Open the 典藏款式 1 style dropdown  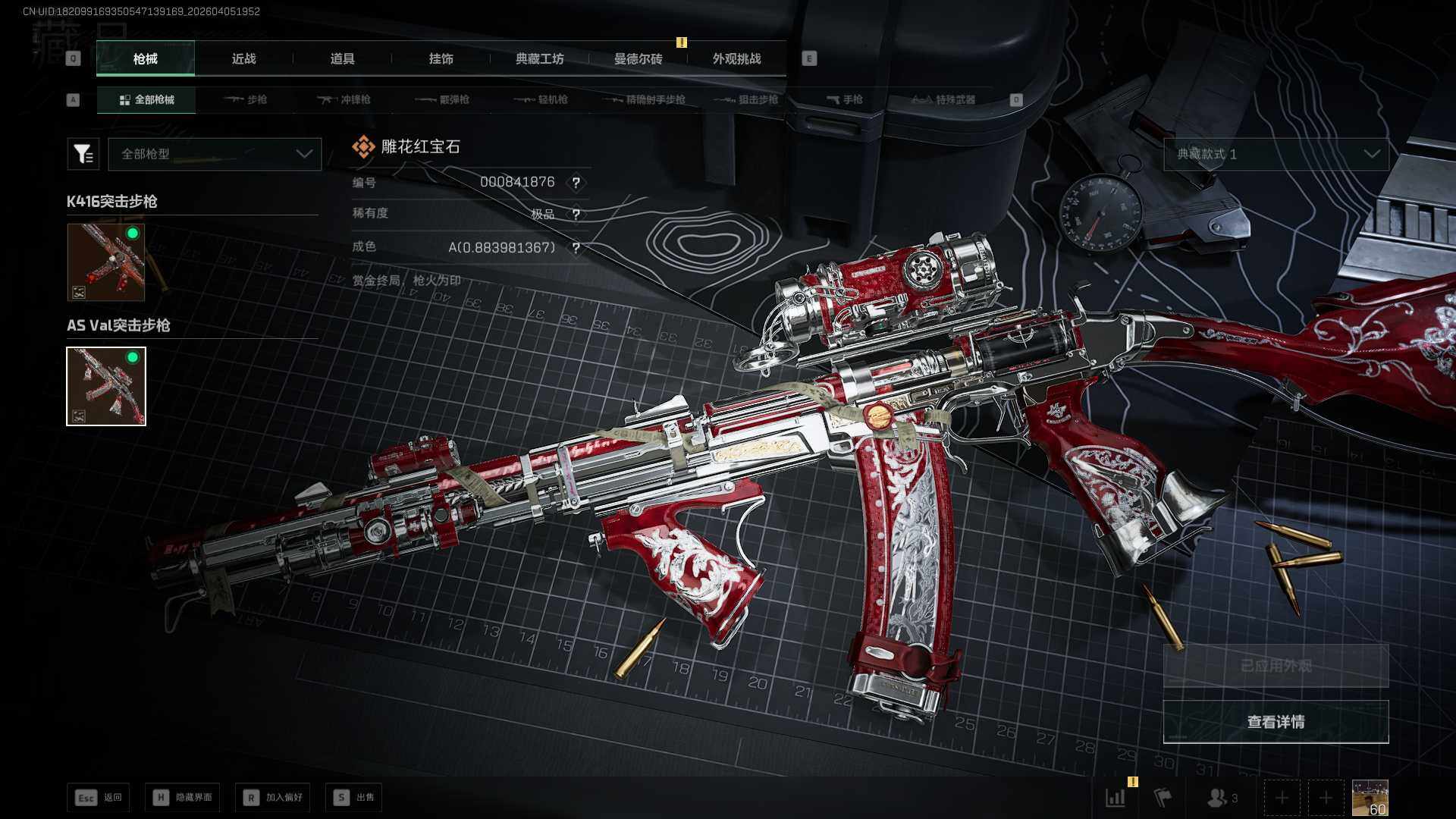[x=1276, y=154]
